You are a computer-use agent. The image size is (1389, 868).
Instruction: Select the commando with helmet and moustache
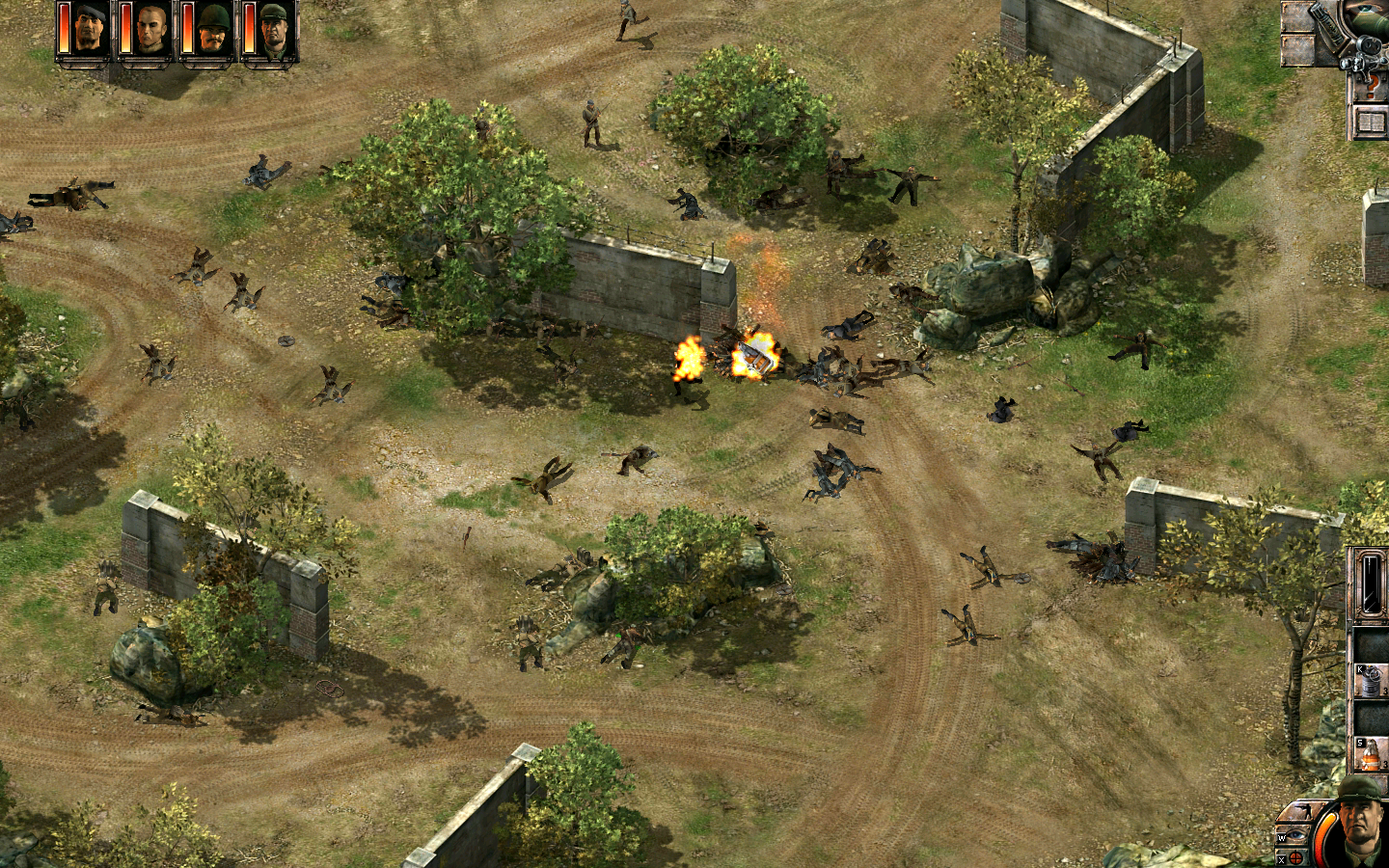click(x=212, y=31)
